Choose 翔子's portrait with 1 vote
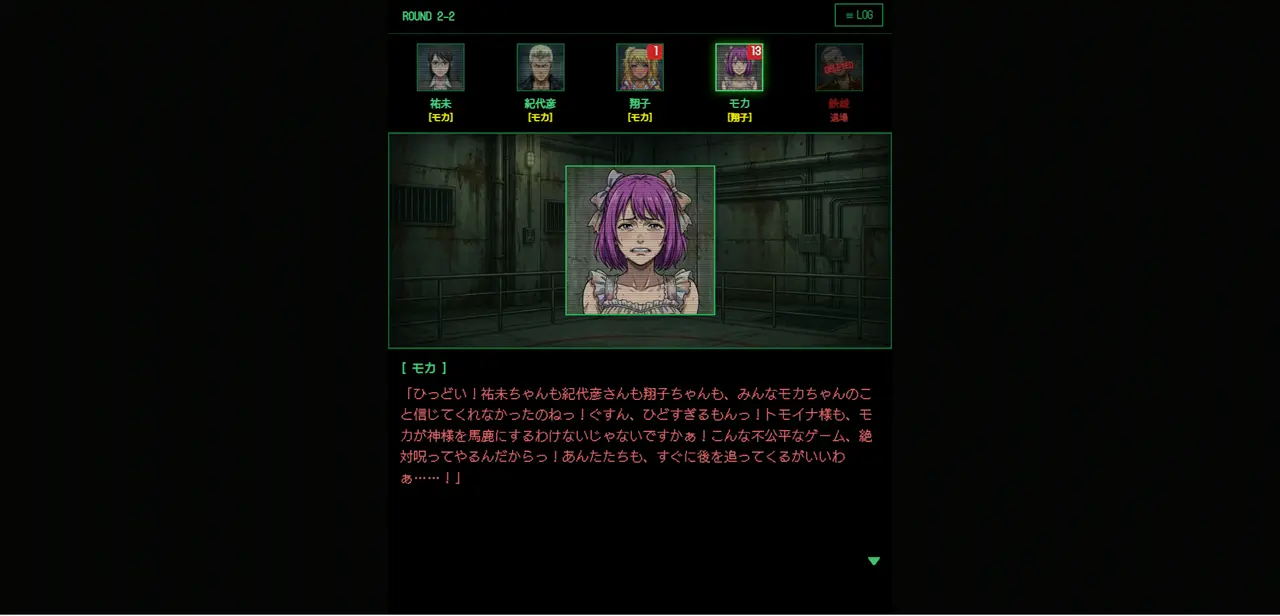The height and width of the screenshot is (616, 1280). click(x=639, y=67)
